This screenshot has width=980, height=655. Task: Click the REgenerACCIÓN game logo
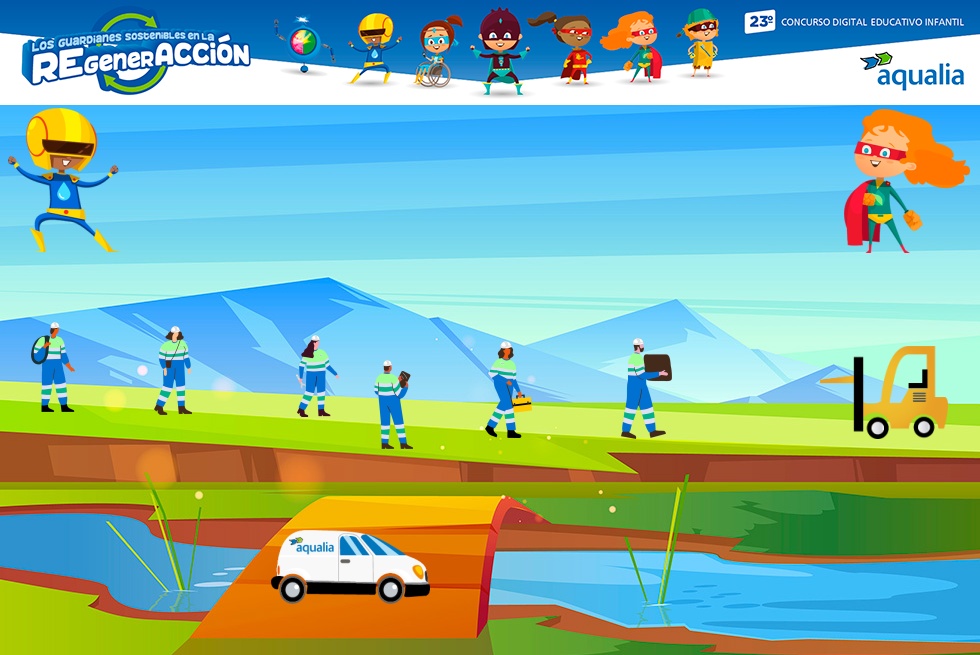click(138, 55)
